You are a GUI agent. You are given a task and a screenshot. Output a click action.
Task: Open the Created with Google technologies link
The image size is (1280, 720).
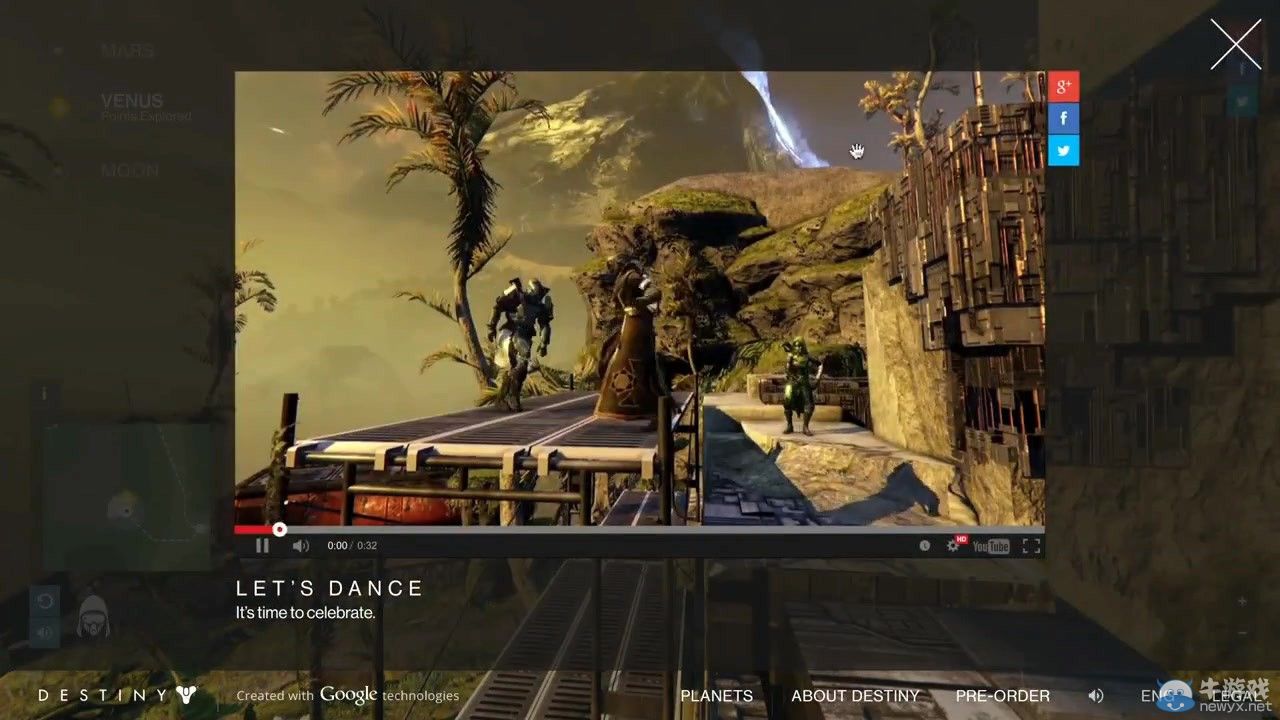(x=347, y=694)
